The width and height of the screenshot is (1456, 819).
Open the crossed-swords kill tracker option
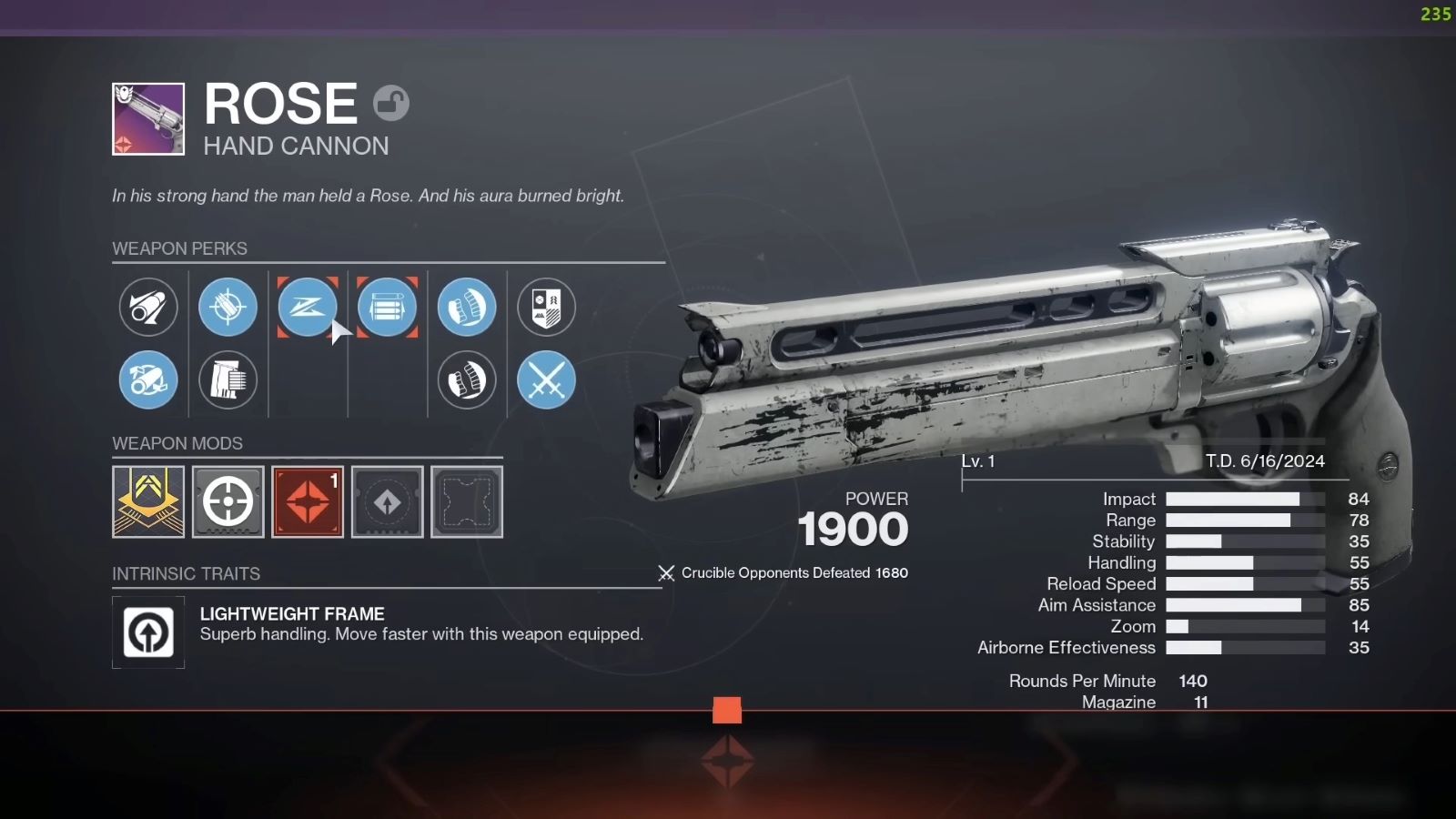click(546, 380)
